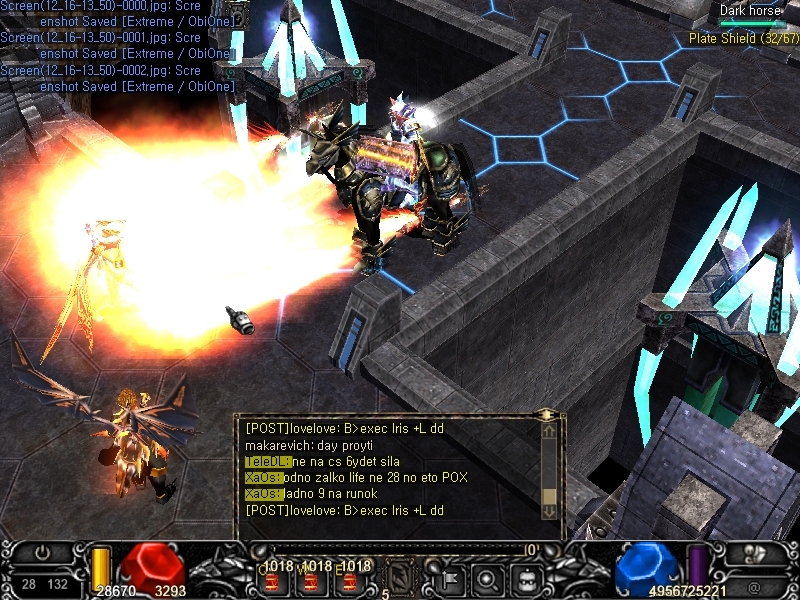Click the power button in the HUD
800x600 pixels.
pos(42,552)
